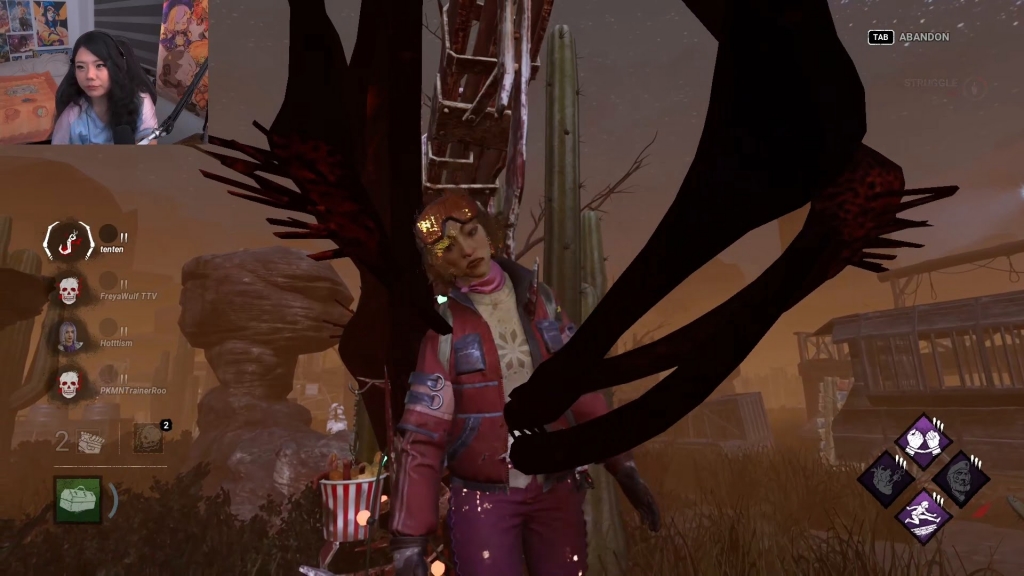Screen dimensions: 1024x576
Task: Click FreyaWulf TTV's skull status icon
Action: [68, 290]
